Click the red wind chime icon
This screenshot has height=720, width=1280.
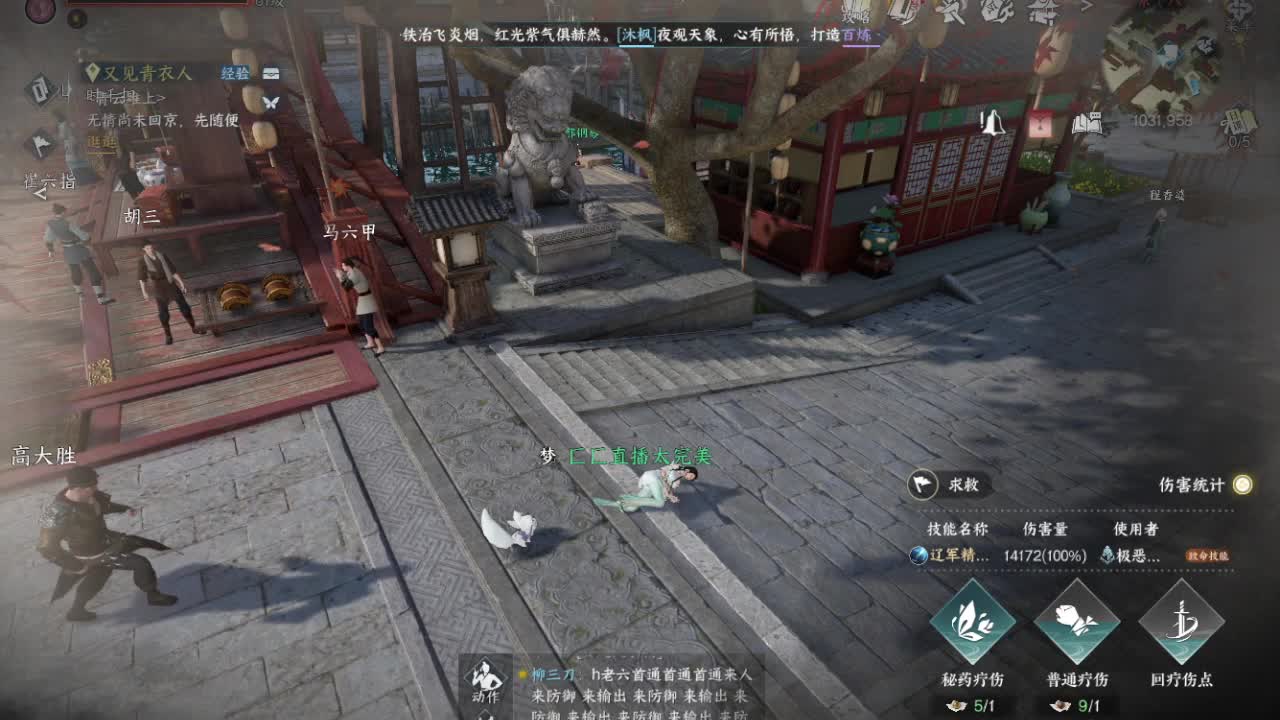pyautogui.click(x=1040, y=124)
